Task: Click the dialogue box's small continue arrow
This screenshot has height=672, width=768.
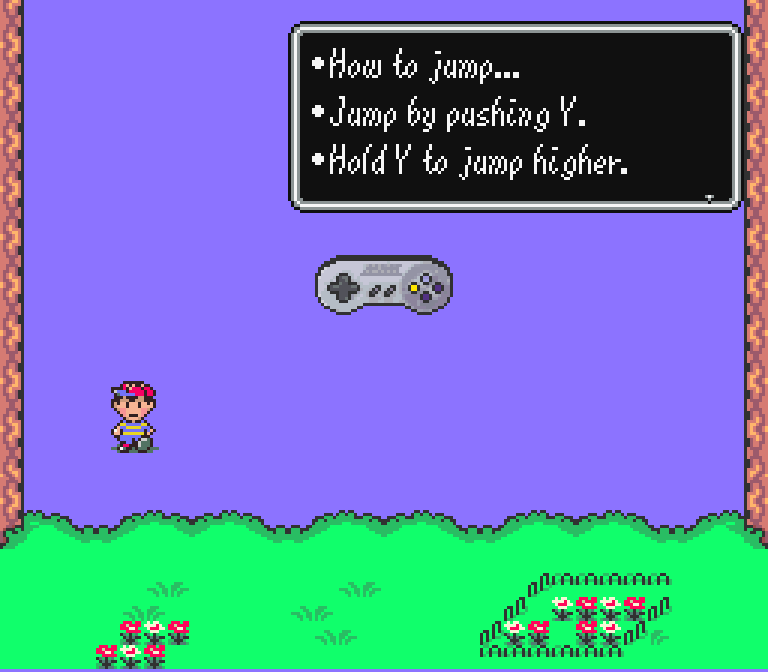Action: pos(709,198)
